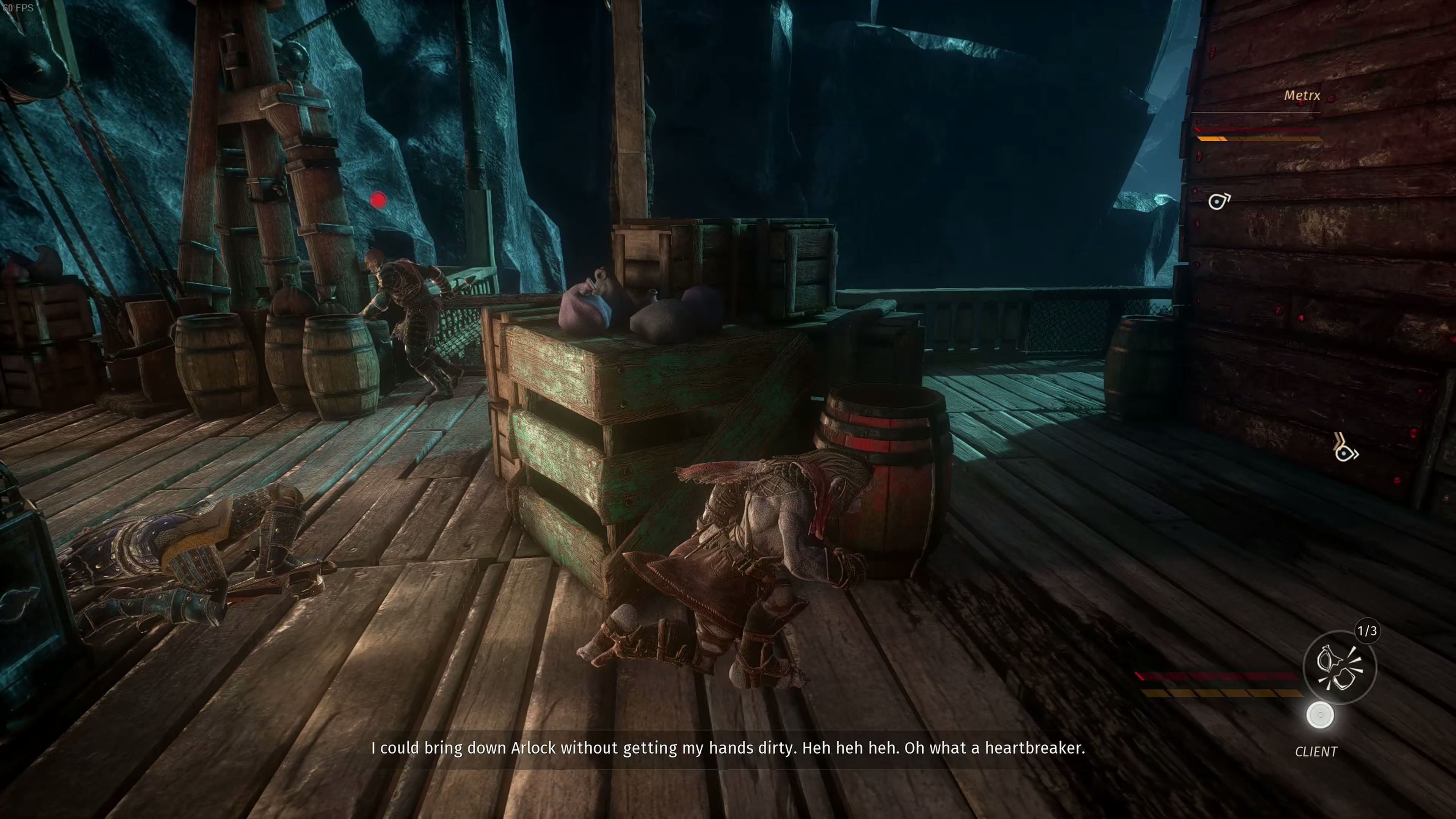Click the white circle above CLIENT

[1320, 715]
